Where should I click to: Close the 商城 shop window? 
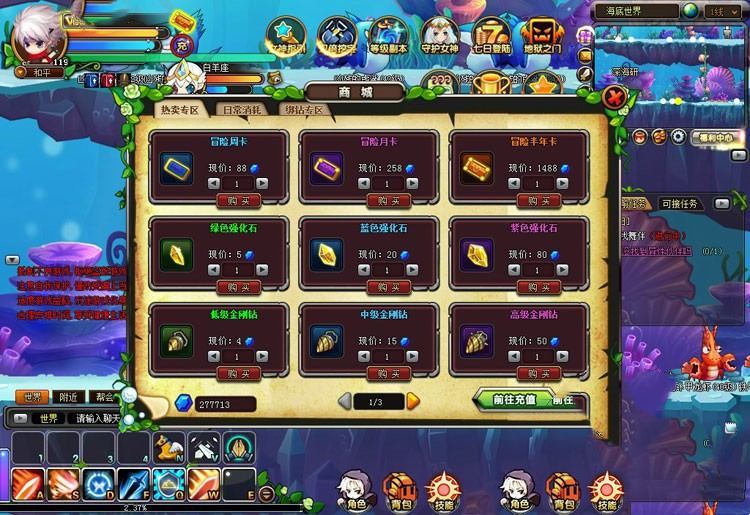pos(616,98)
